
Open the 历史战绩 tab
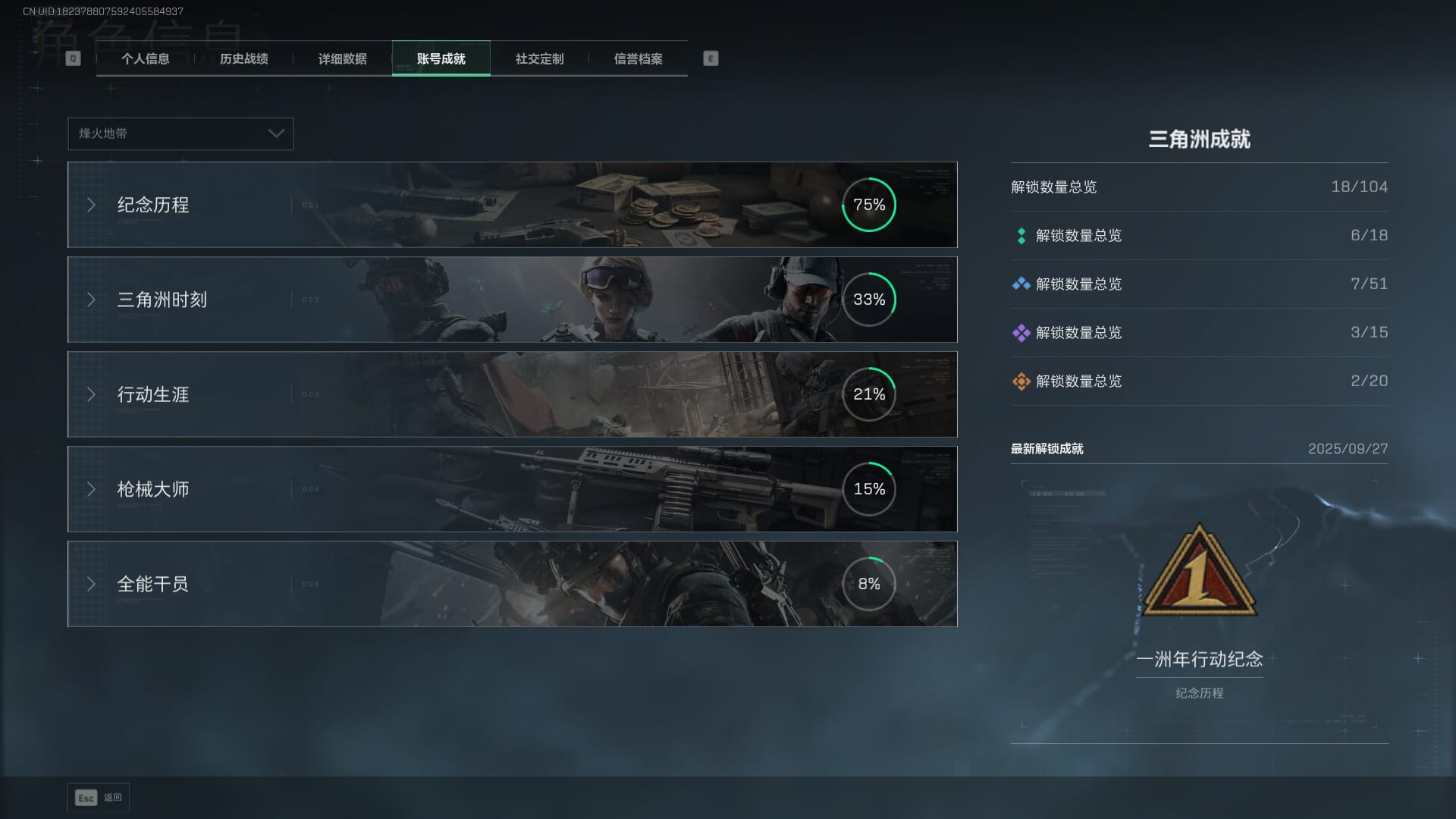(x=243, y=59)
